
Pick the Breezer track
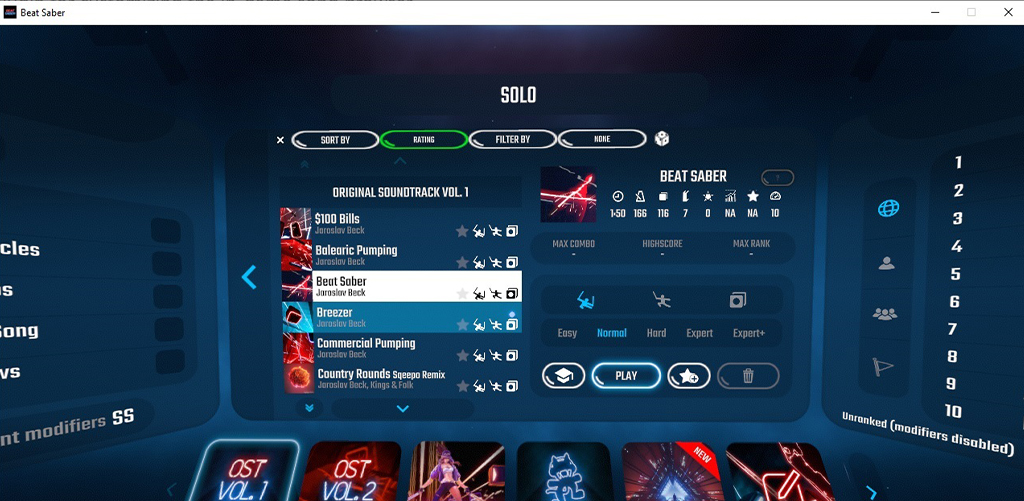coord(380,317)
